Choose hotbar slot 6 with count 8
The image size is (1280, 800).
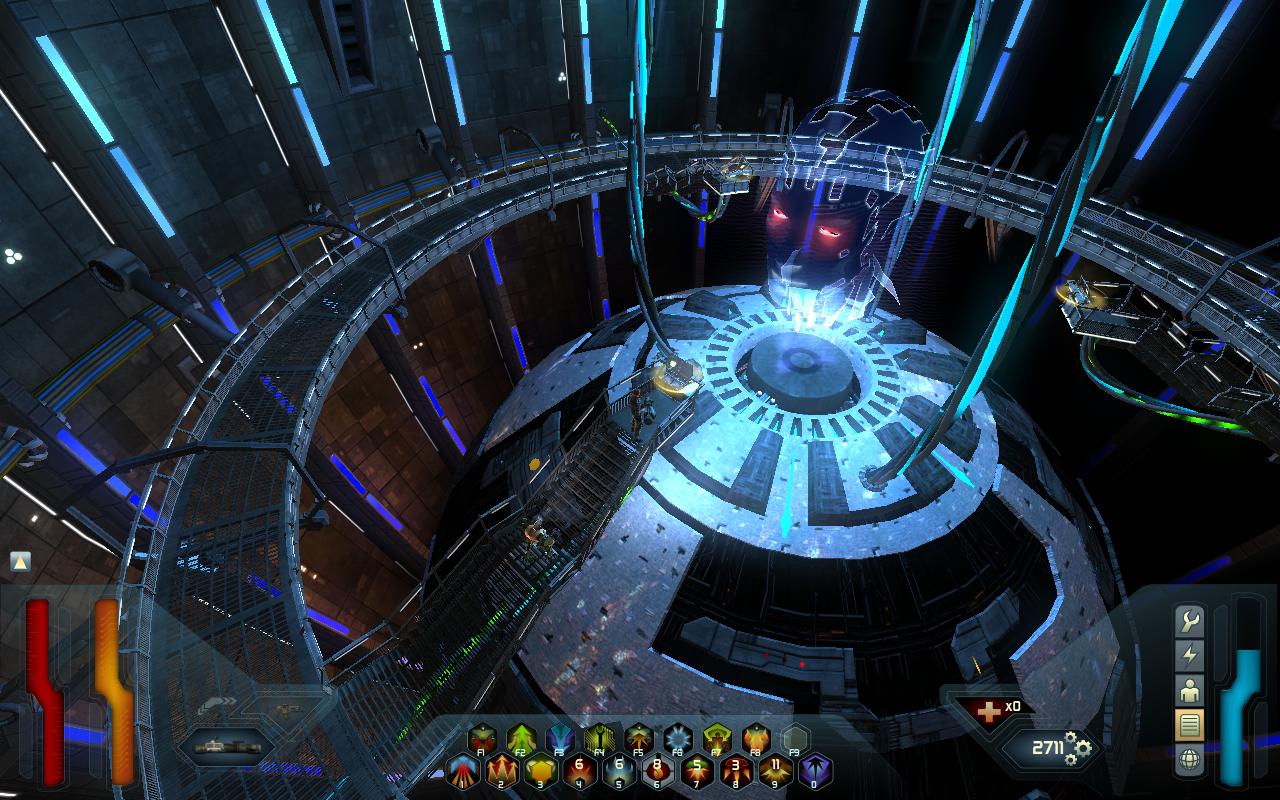[658, 770]
